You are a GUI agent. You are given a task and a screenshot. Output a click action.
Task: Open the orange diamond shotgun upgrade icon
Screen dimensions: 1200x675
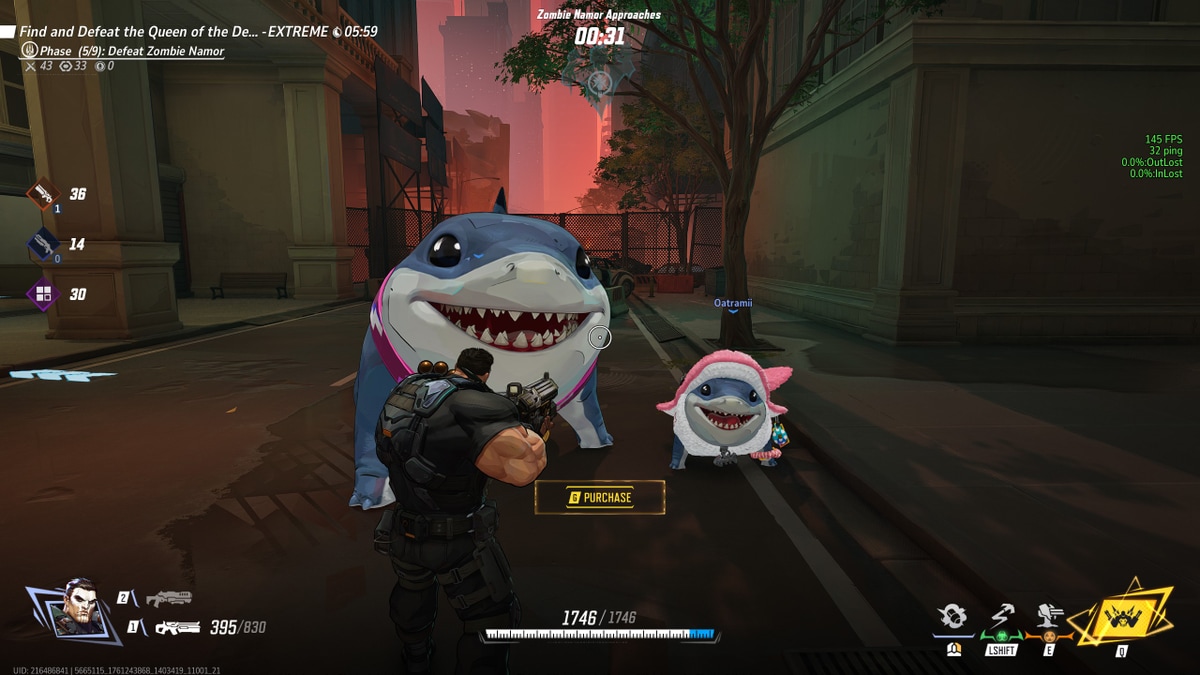pos(44,194)
